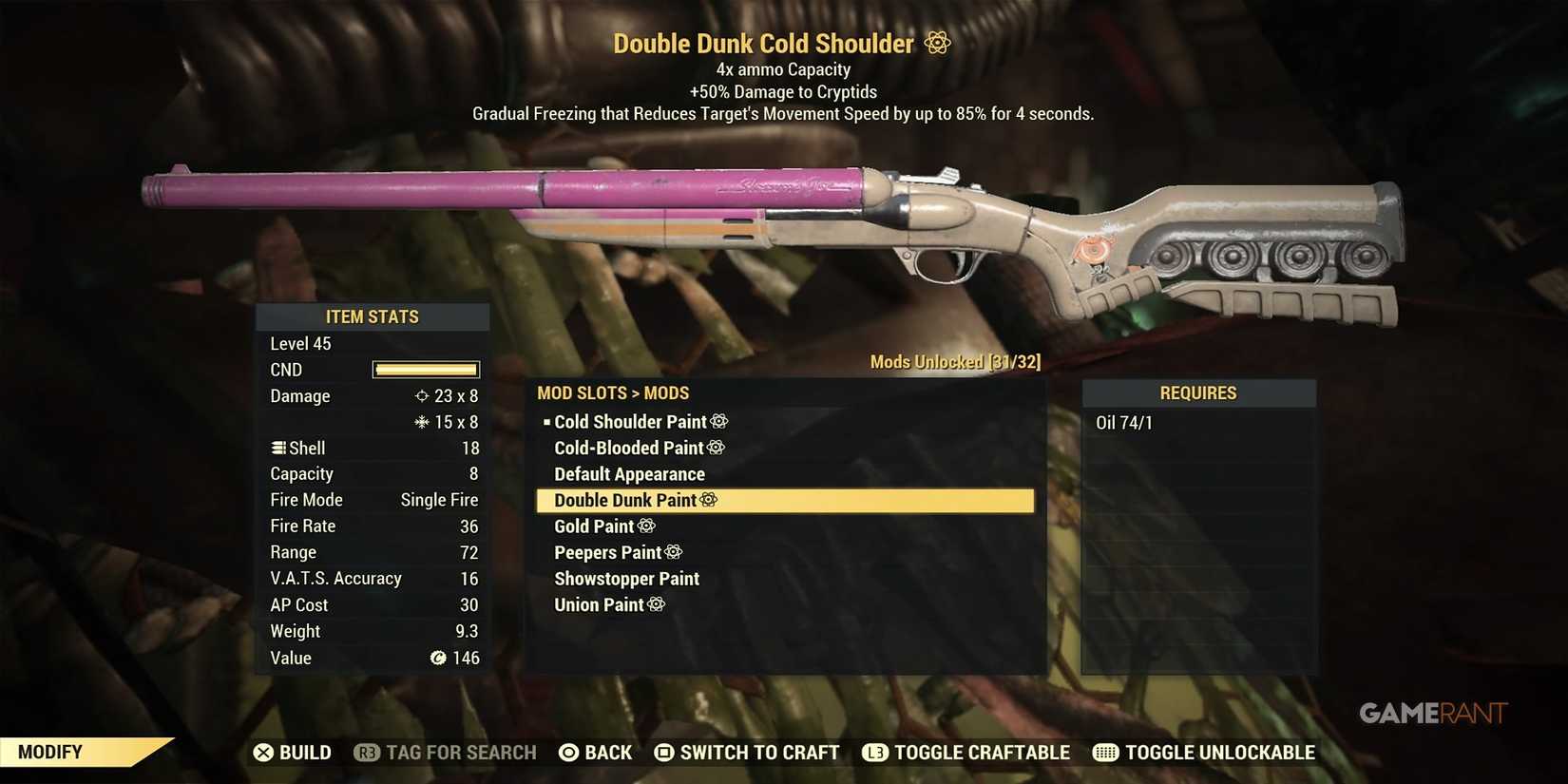Screen dimensions: 1568x784
Task: Select the atom icon beside Gold Paint
Action: (648, 526)
